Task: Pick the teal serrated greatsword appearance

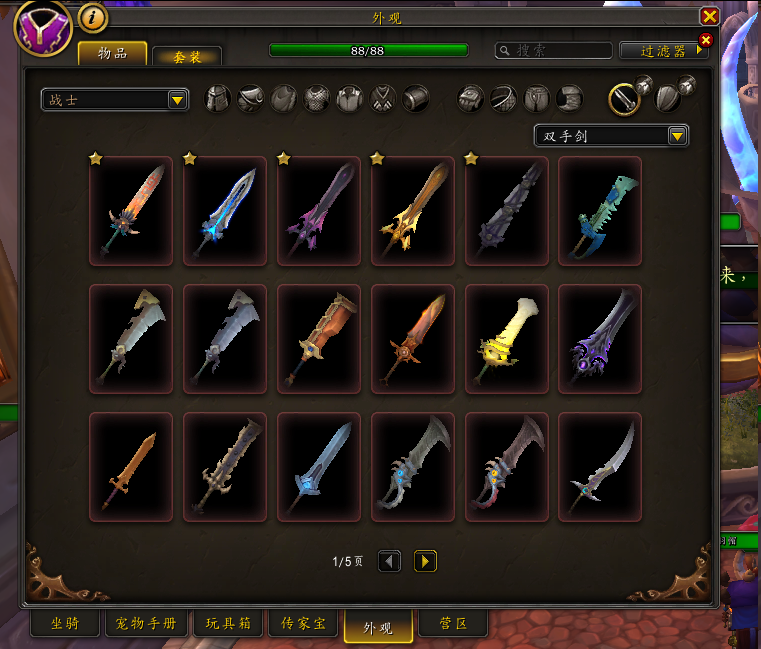Action: point(600,210)
